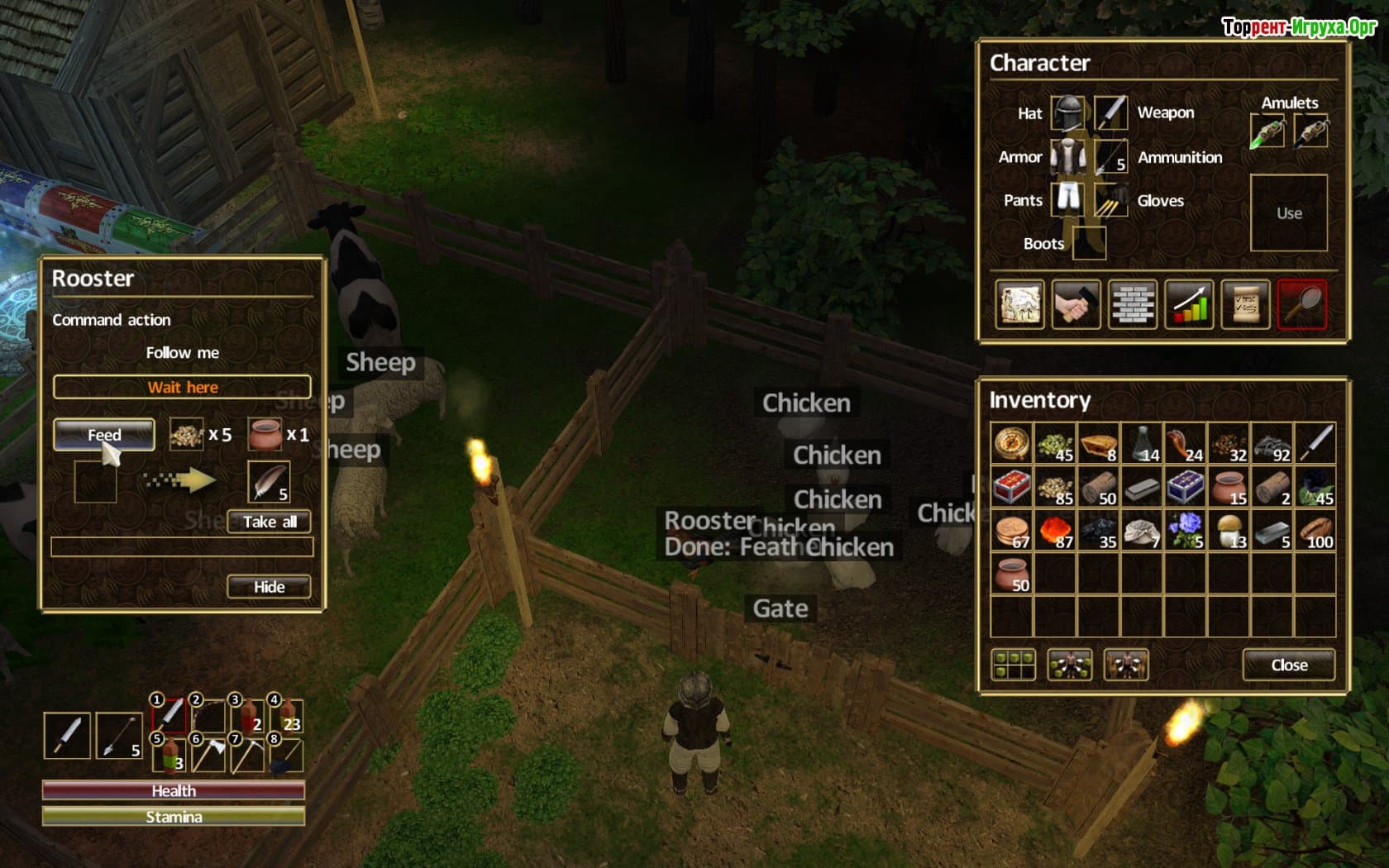Open crafting with the hammer icon
1389x868 pixels.
point(1076,305)
